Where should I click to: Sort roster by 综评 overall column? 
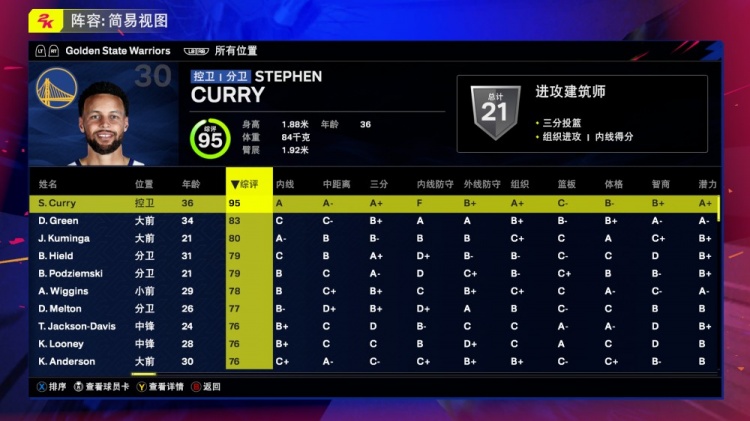click(248, 184)
